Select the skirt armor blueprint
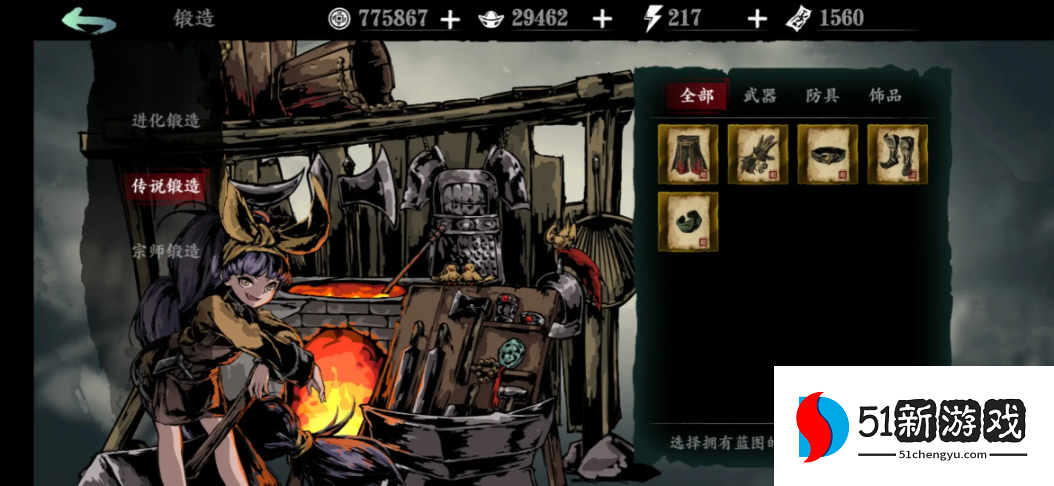Screen dimensions: 1054x486 point(688,154)
